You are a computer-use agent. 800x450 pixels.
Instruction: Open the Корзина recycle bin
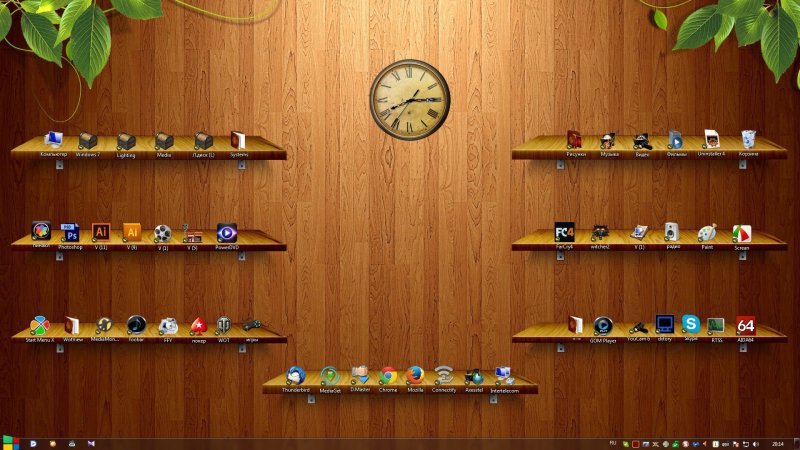748,140
